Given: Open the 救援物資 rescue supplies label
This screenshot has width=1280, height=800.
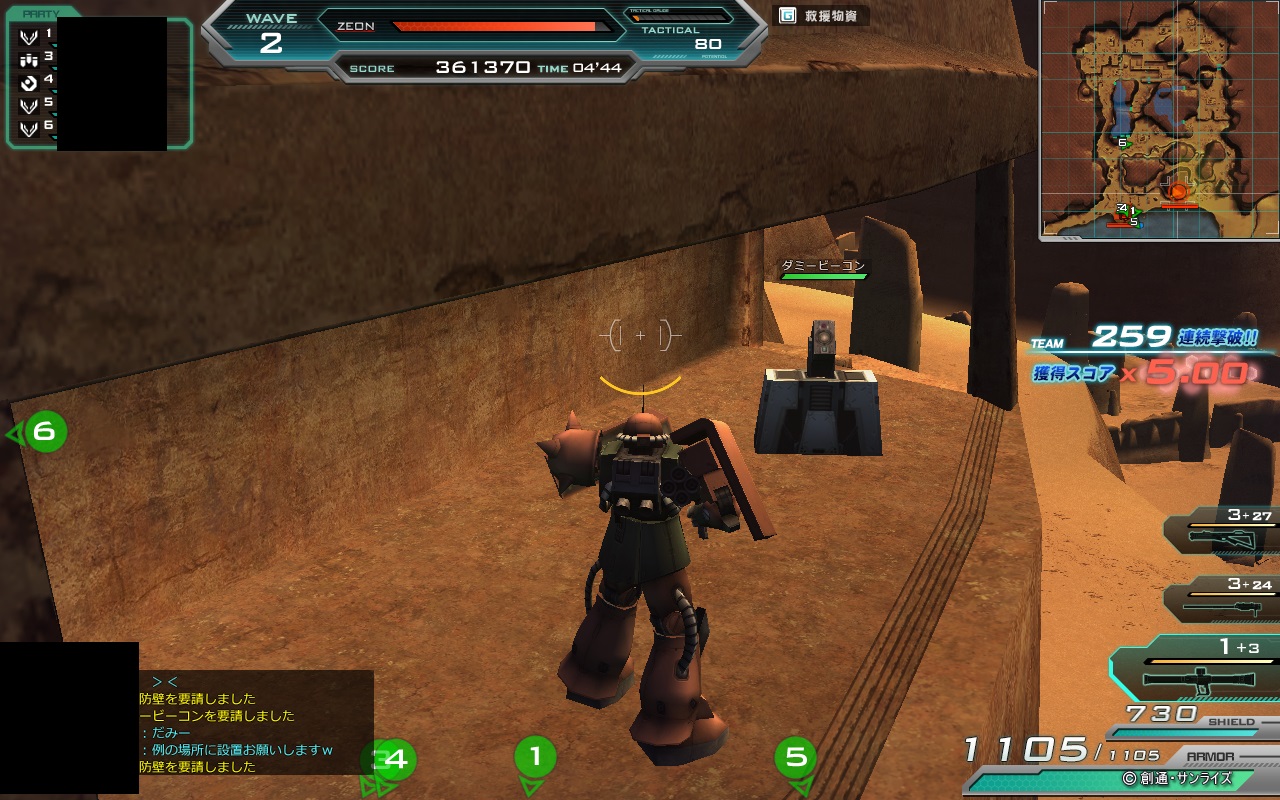Looking at the screenshot, I should pyautogui.click(x=820, y=16).
